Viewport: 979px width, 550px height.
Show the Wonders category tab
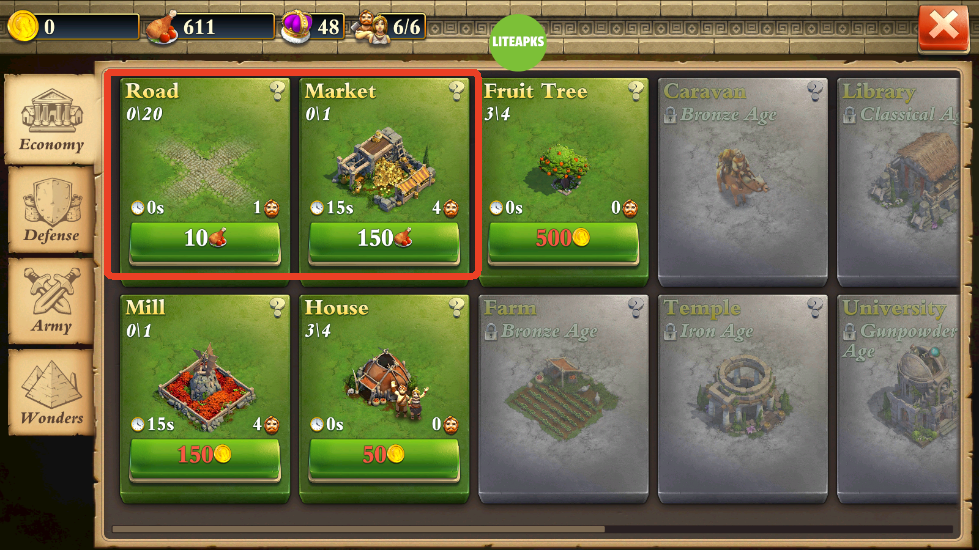click(51, 392)
